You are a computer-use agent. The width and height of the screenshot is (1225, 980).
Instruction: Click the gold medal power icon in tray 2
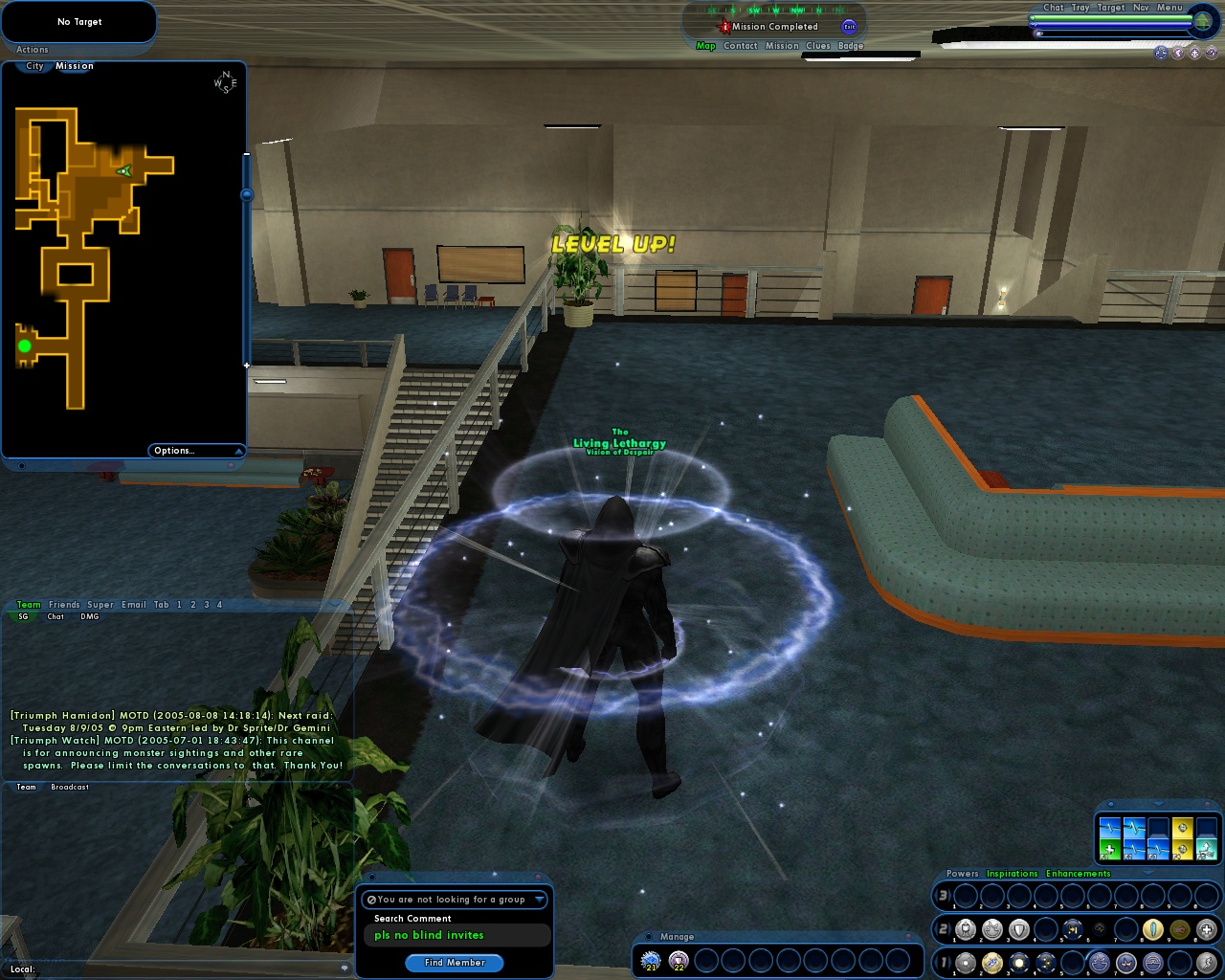pos(1178,928)
